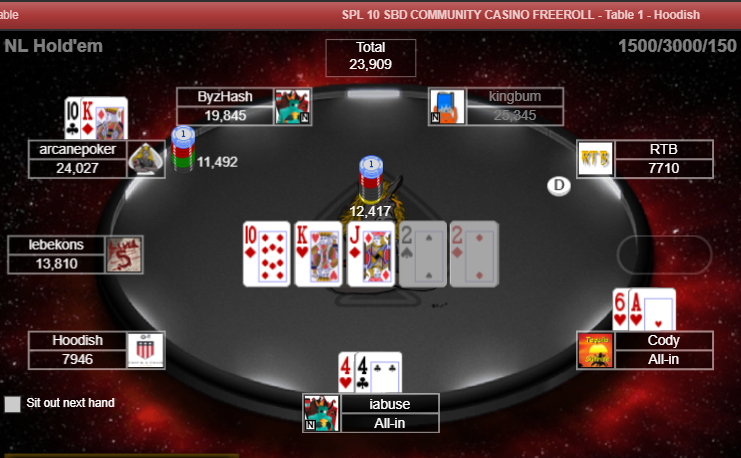Select lebekons' red avatar picture
Image resolution: width=741 pixels, height=458 pixels.
point(125,254)
